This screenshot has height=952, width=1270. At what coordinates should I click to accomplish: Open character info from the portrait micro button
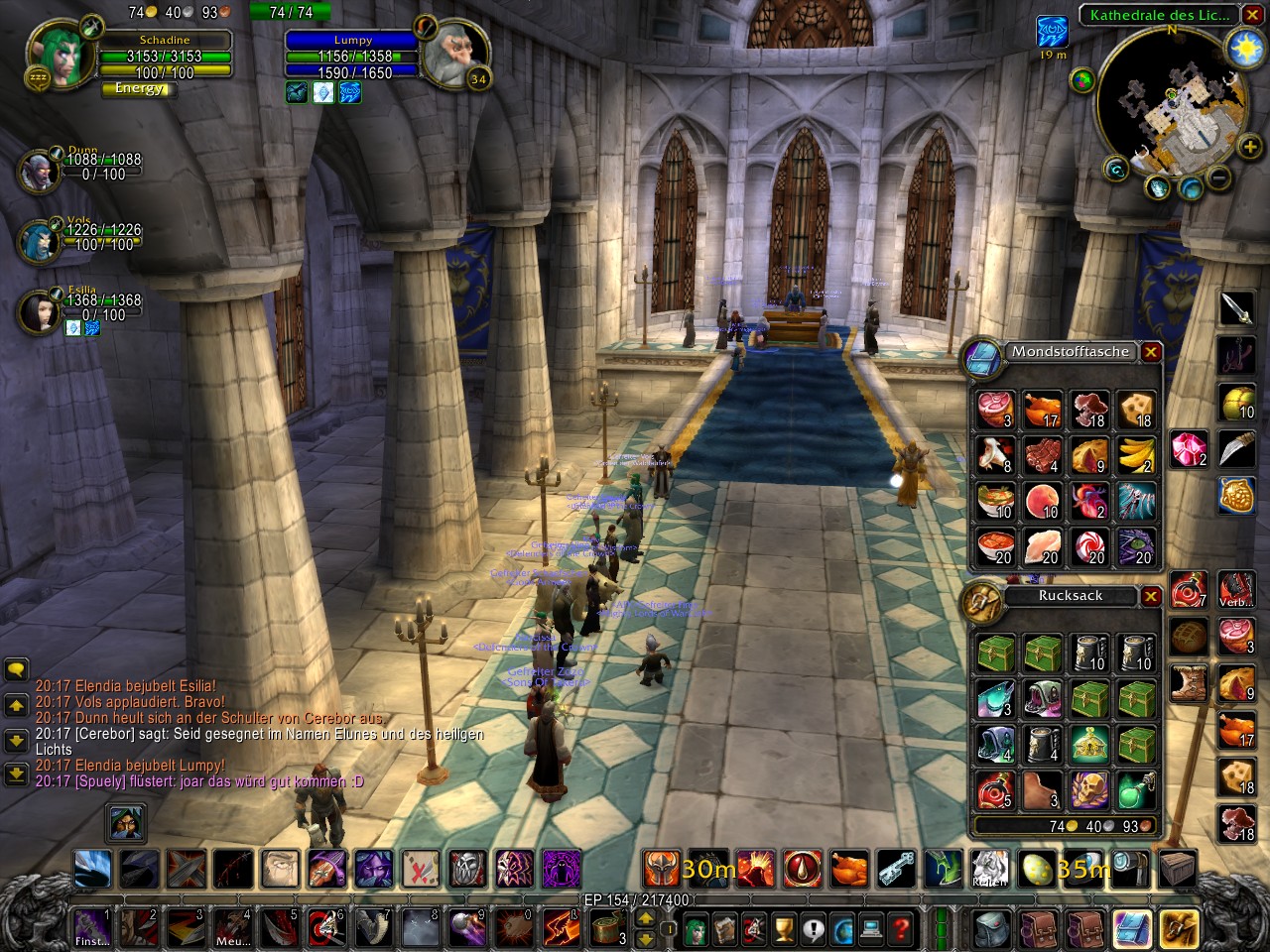pyautogui.click(x=695, y=927)
